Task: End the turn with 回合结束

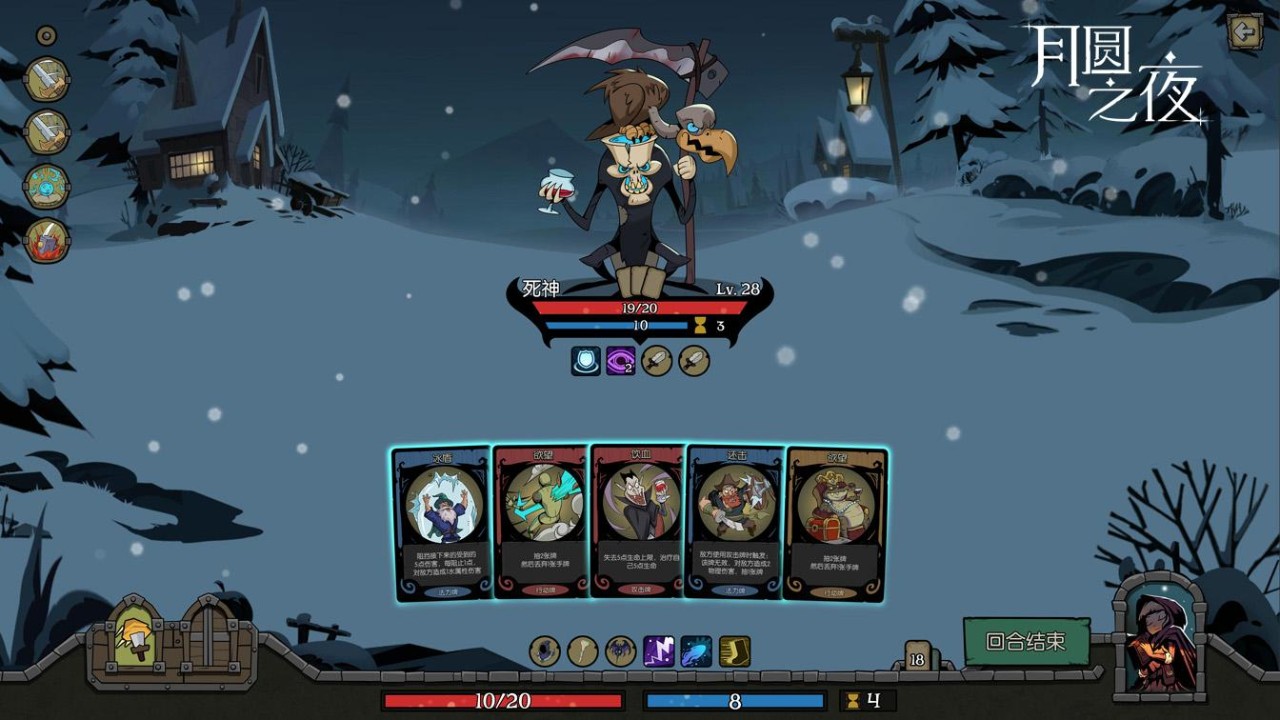Action: click(1024, 642)
